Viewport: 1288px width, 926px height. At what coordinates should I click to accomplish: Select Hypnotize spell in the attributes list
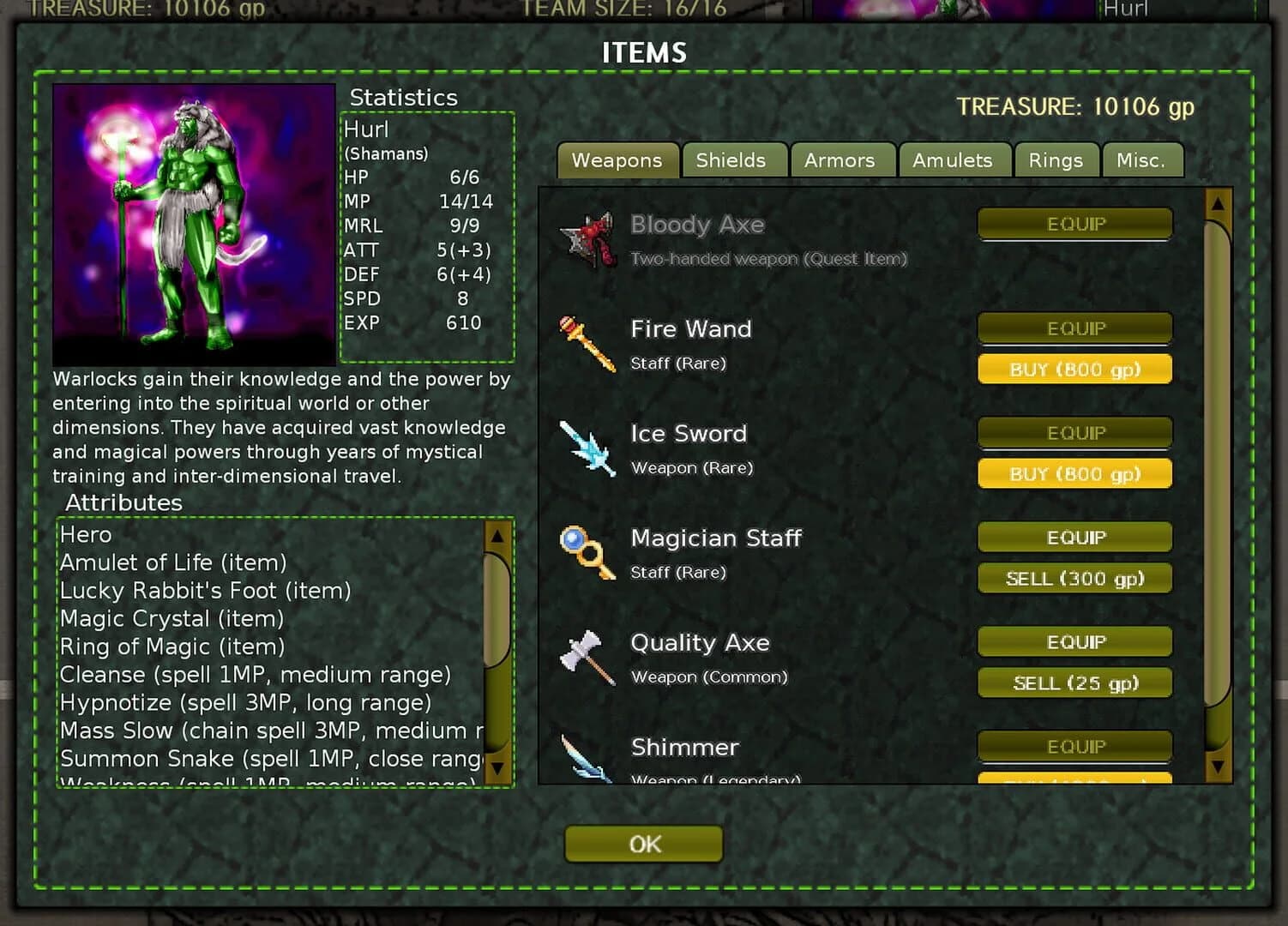click(x=244, y=702)
